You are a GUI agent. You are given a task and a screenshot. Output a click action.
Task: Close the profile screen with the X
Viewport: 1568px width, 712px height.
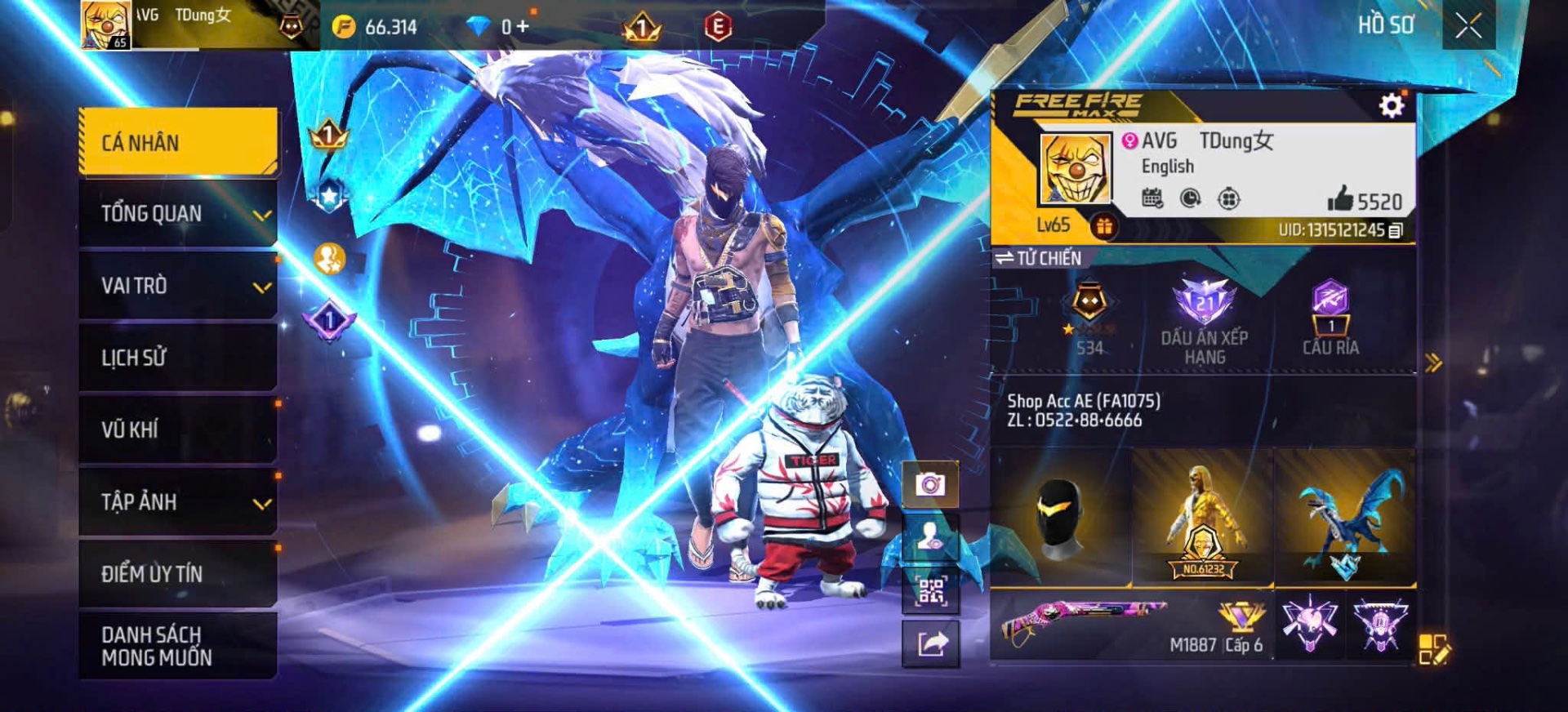[x=1468, y=26]
